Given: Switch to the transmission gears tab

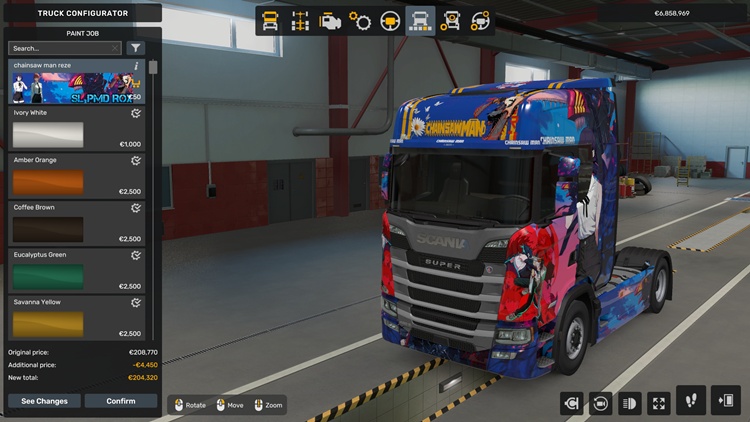Looking at the screenshot, I should 360,21.
